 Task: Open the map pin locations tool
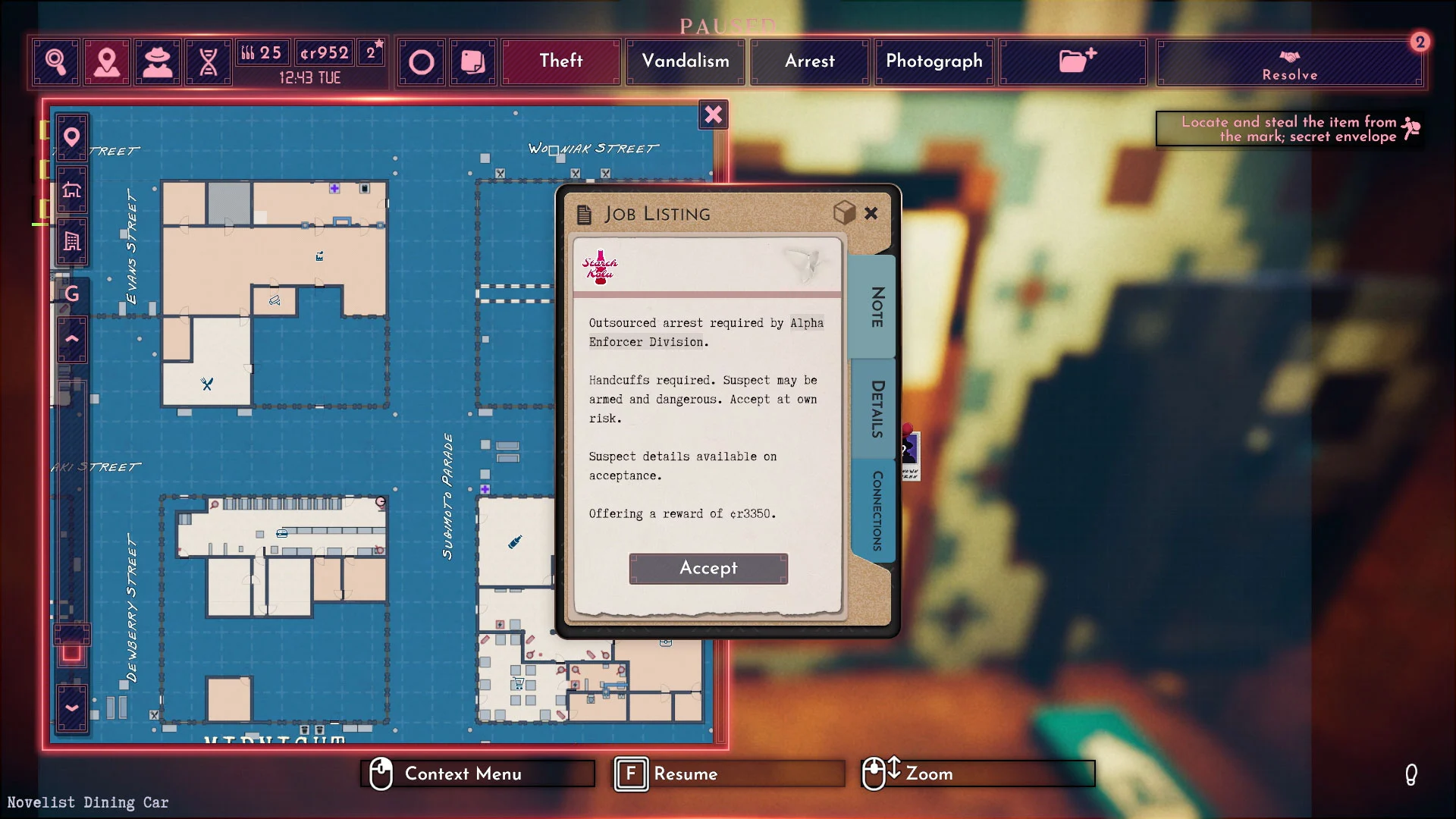coord(106,61)
